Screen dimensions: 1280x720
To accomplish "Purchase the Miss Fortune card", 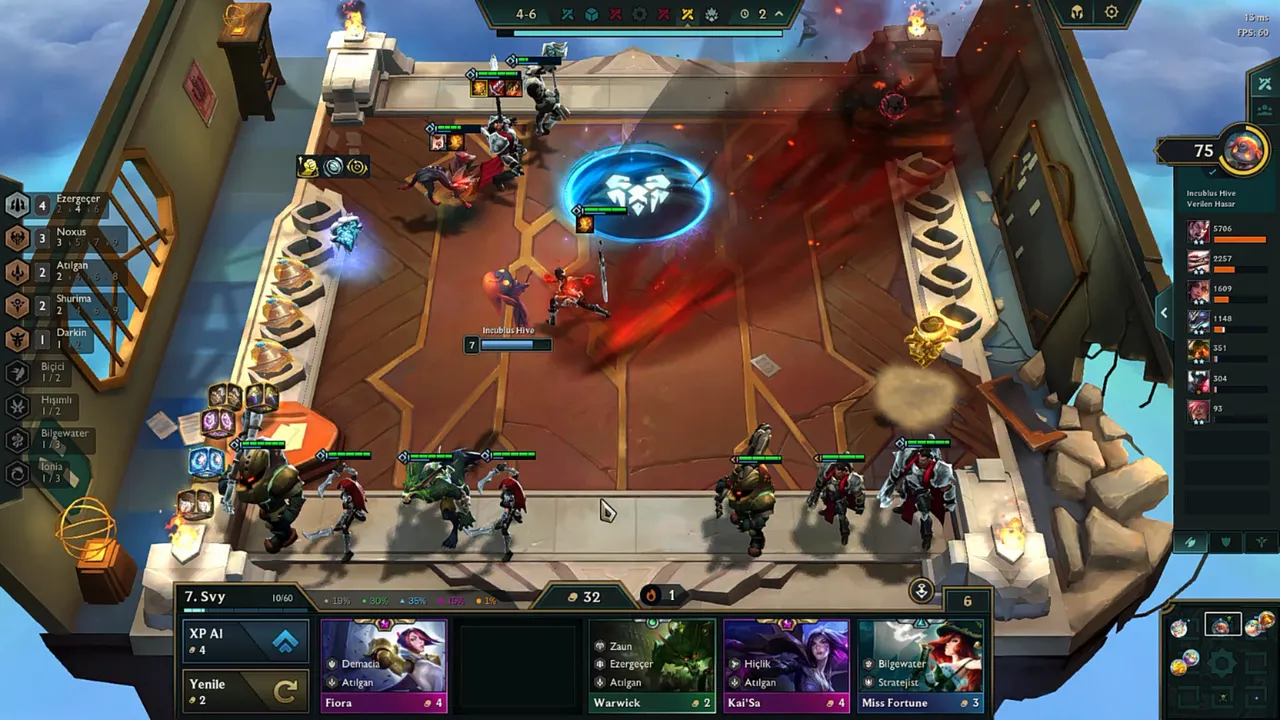I will point(921,664).
